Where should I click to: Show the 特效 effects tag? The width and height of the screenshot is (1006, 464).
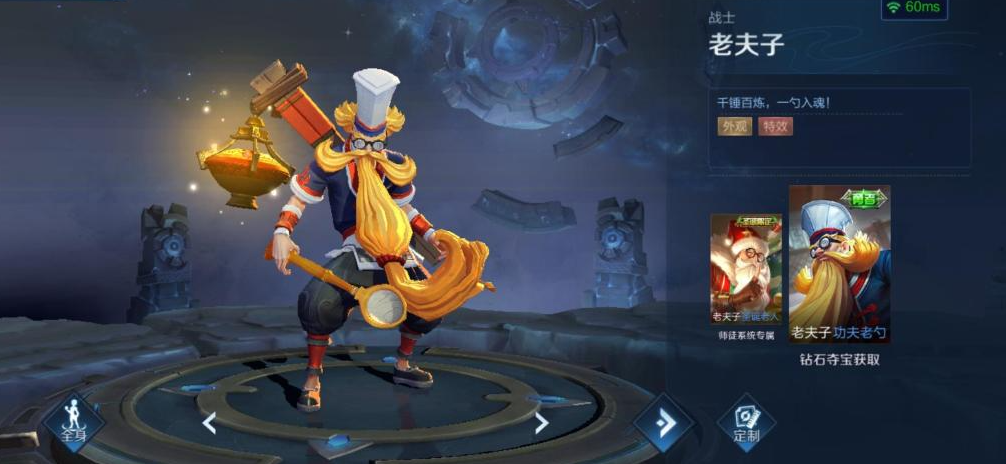coord(775,126)
